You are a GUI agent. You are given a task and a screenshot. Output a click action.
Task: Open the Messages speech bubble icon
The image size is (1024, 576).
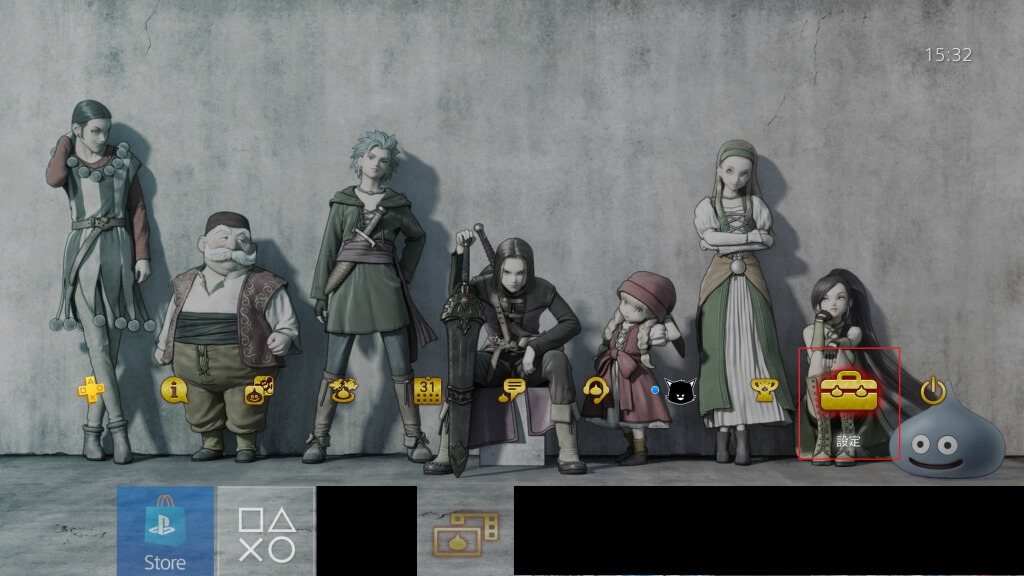tap(512, 390)
